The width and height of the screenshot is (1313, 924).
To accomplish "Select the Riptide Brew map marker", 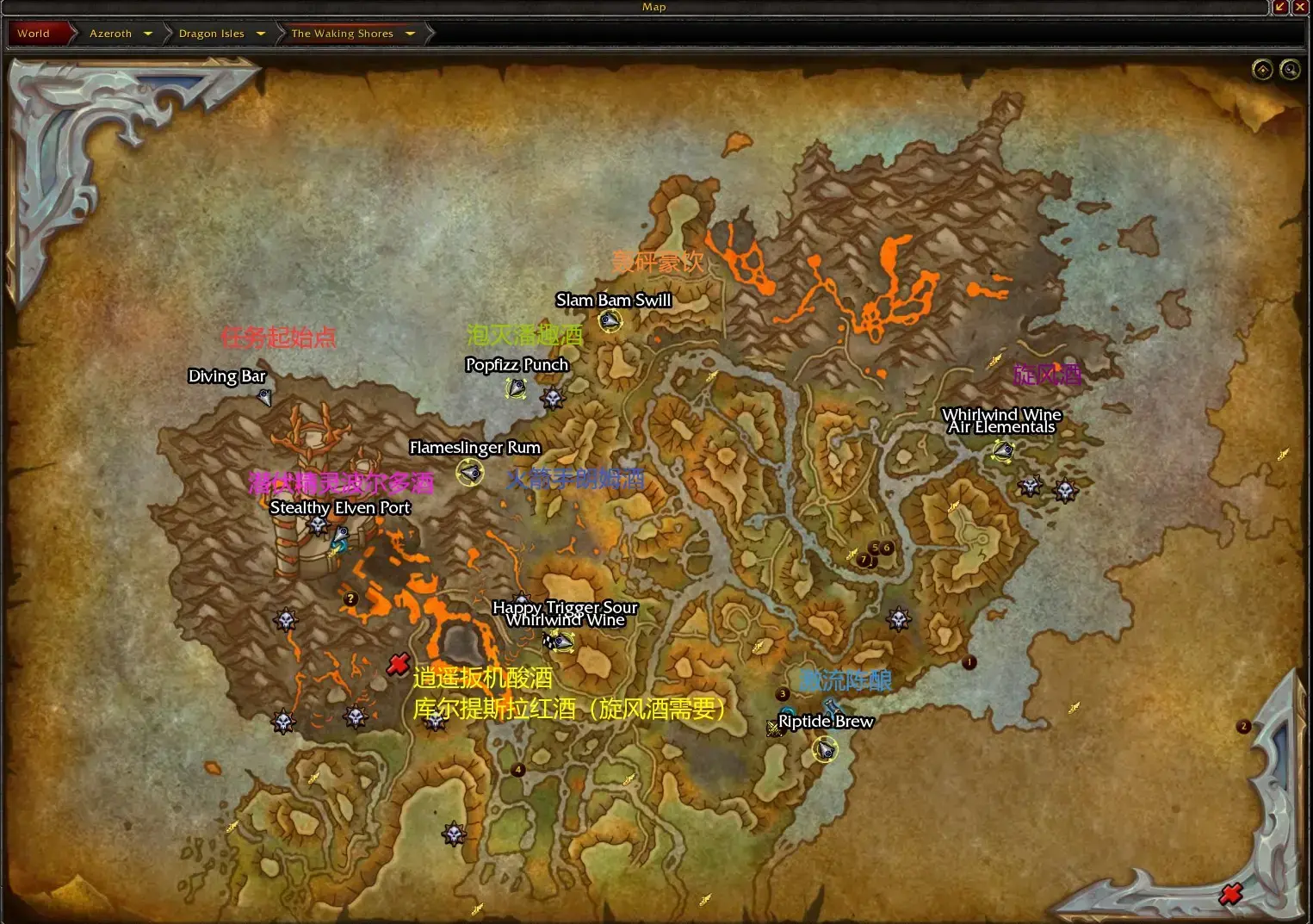I will [825, 751].
